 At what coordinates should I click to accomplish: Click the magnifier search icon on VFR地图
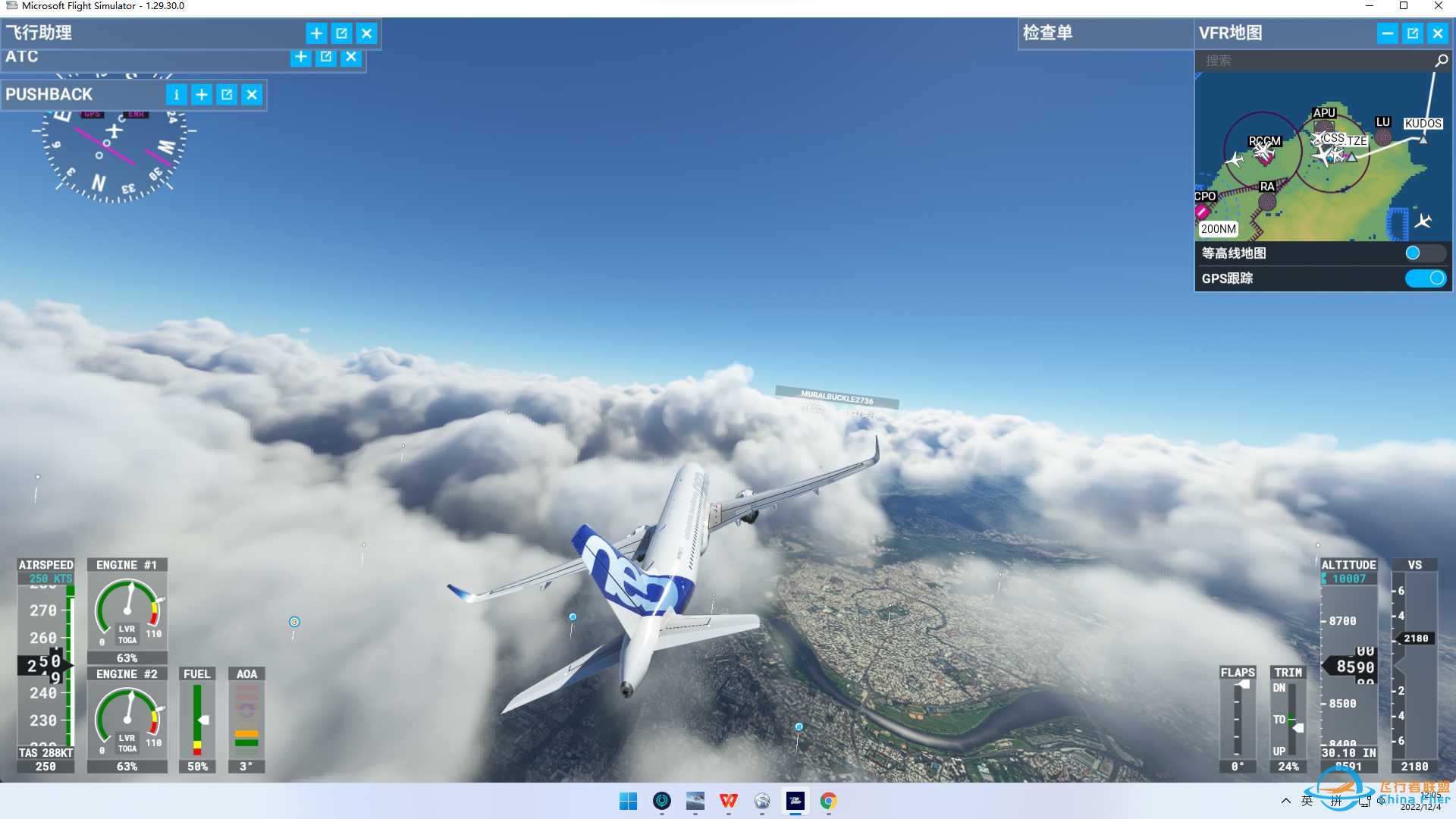click(x=1440, y=61)
